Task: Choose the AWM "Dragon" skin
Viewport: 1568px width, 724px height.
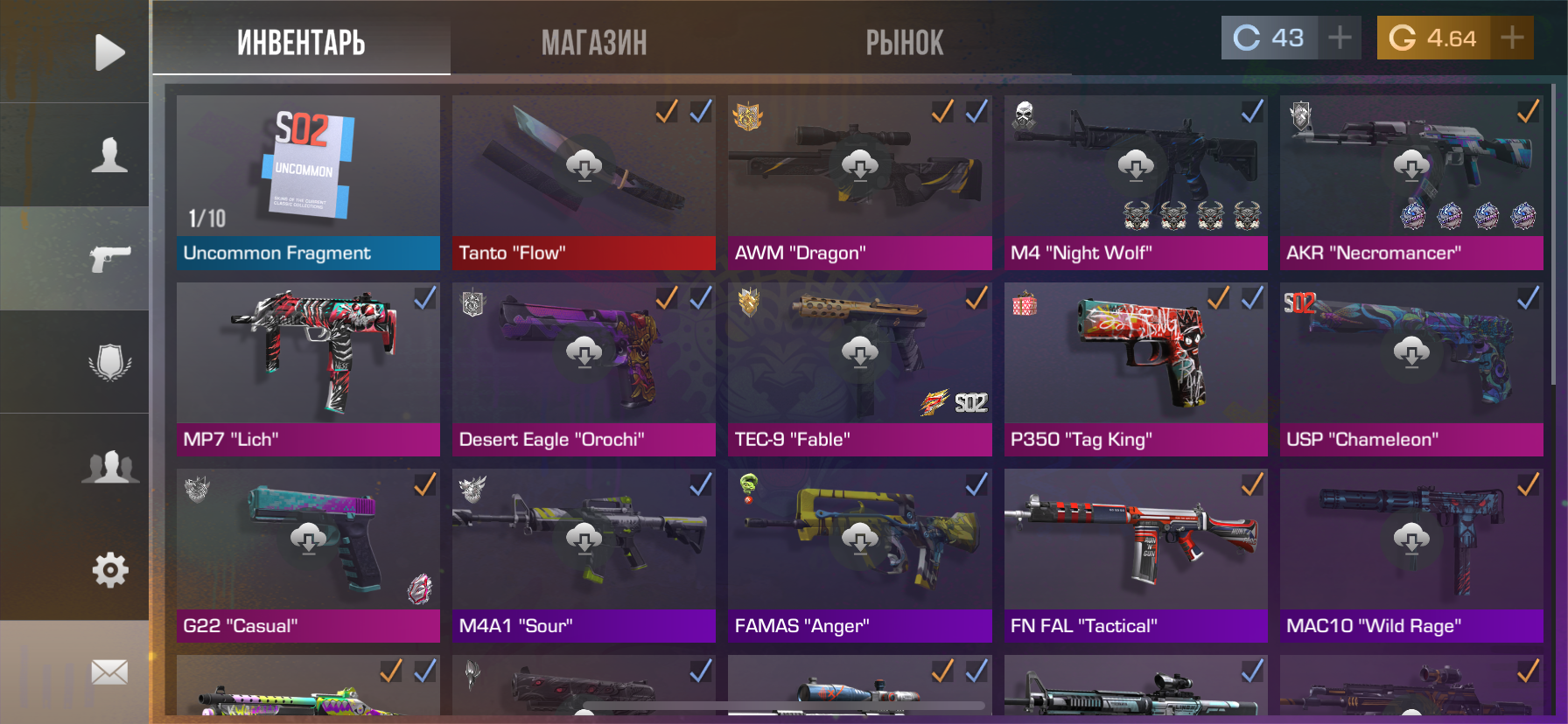Action: coord(859,182)
